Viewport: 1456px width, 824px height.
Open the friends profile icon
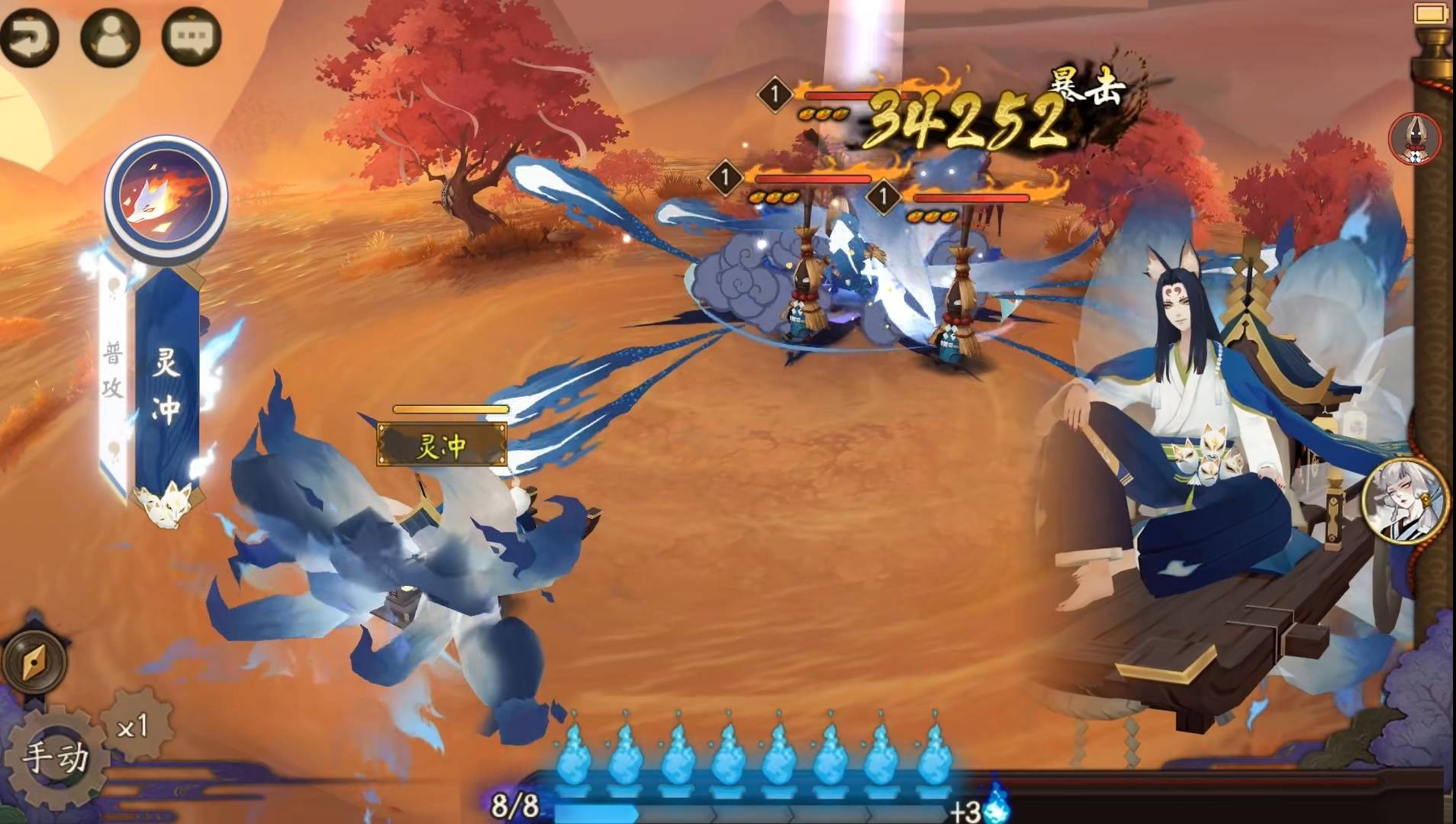click(111, 37)
